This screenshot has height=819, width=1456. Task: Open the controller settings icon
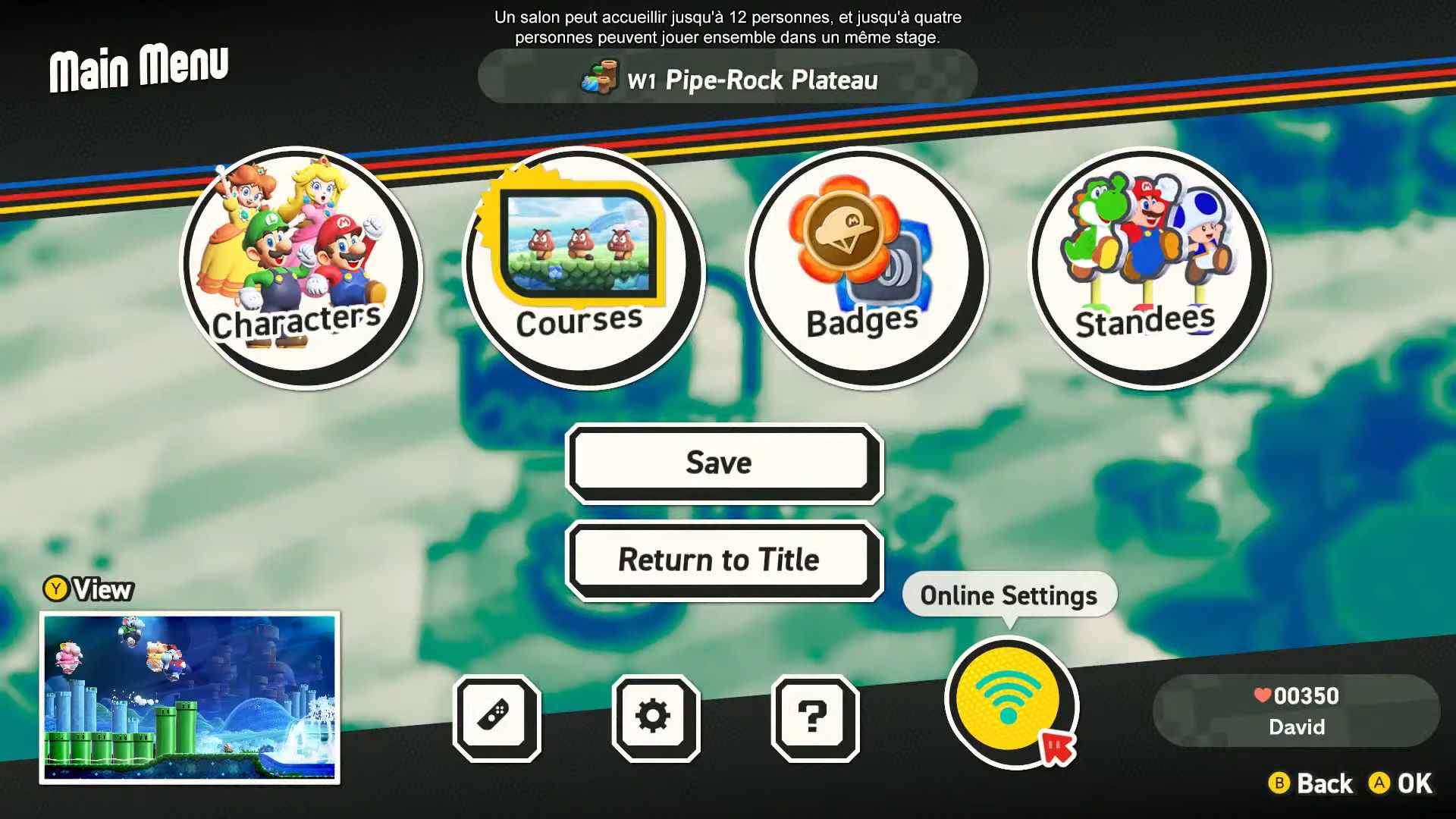pos(497,717)
